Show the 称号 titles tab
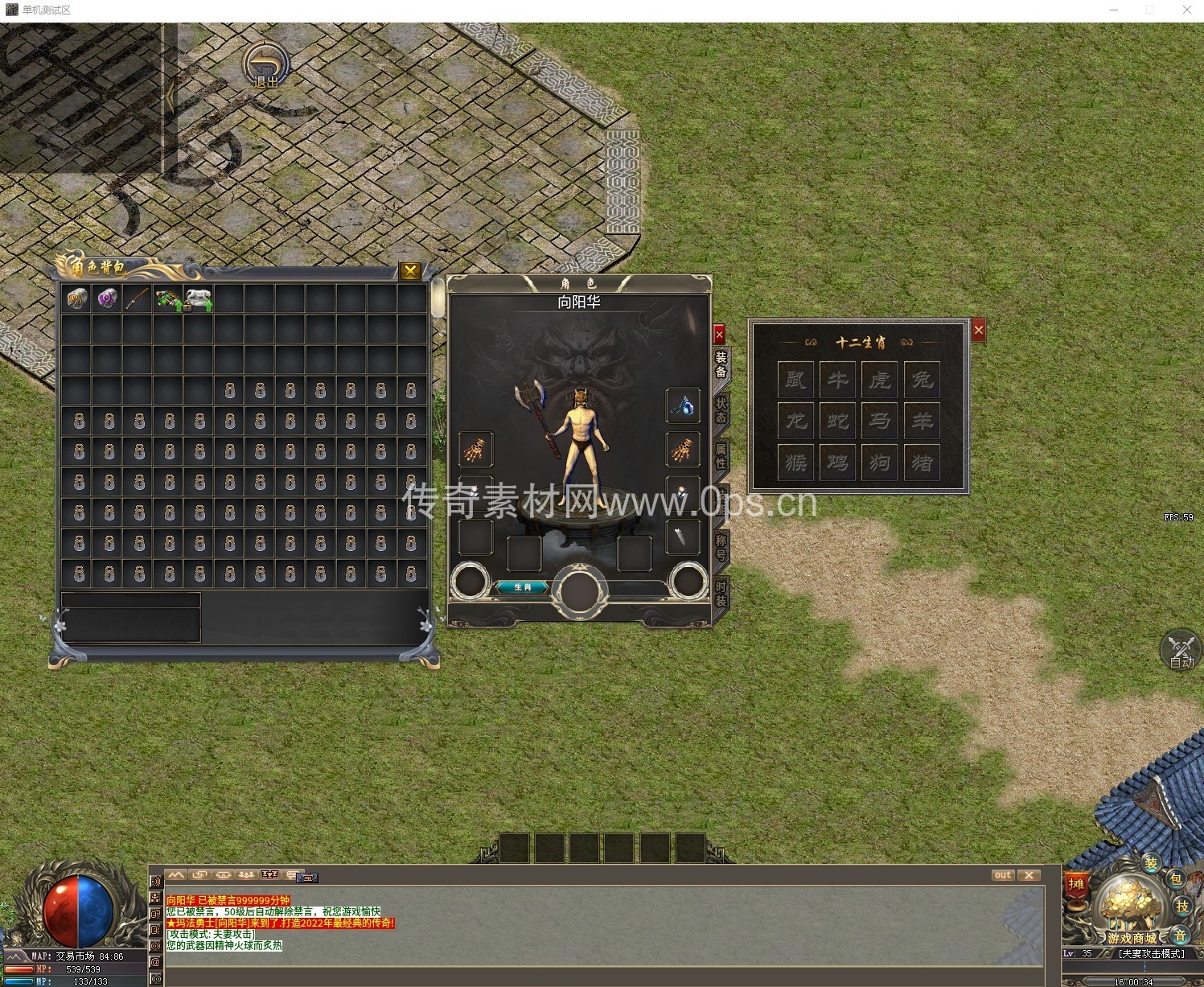This screenshot has height=987, width=1204. tap(721, 547)
